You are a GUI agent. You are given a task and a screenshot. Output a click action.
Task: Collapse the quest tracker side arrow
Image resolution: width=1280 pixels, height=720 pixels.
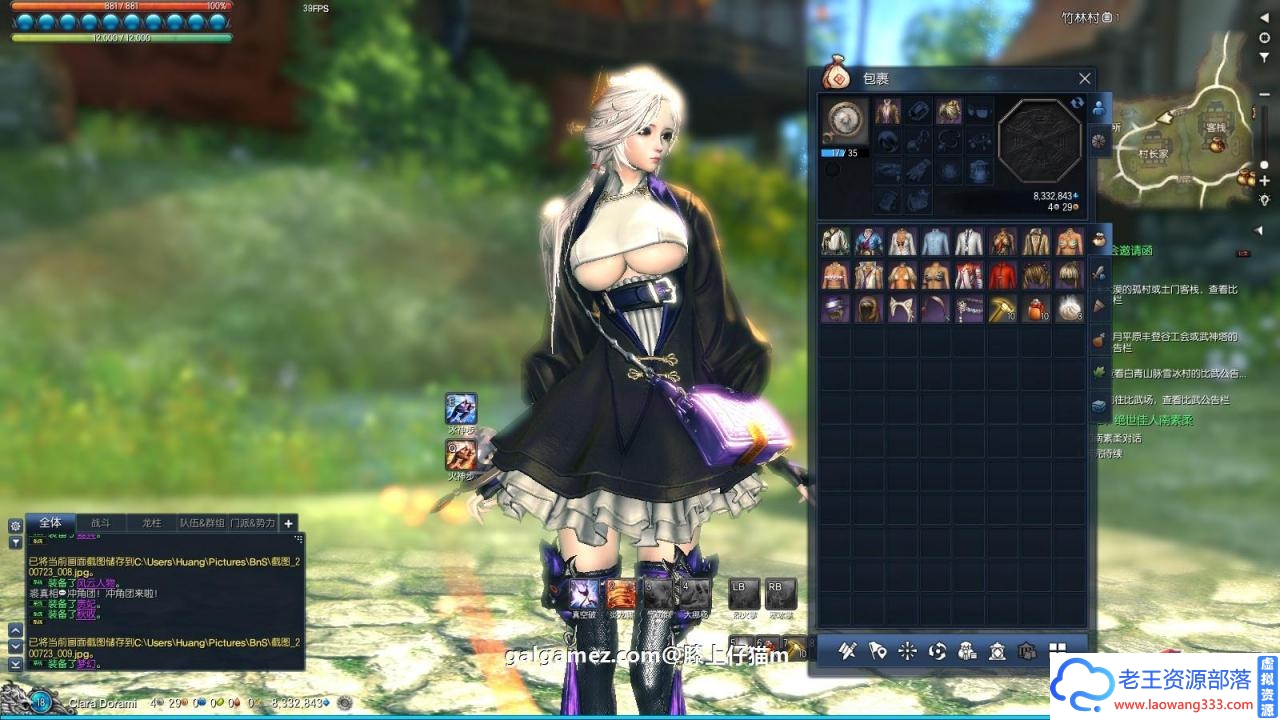click(x=1259, y=229)
